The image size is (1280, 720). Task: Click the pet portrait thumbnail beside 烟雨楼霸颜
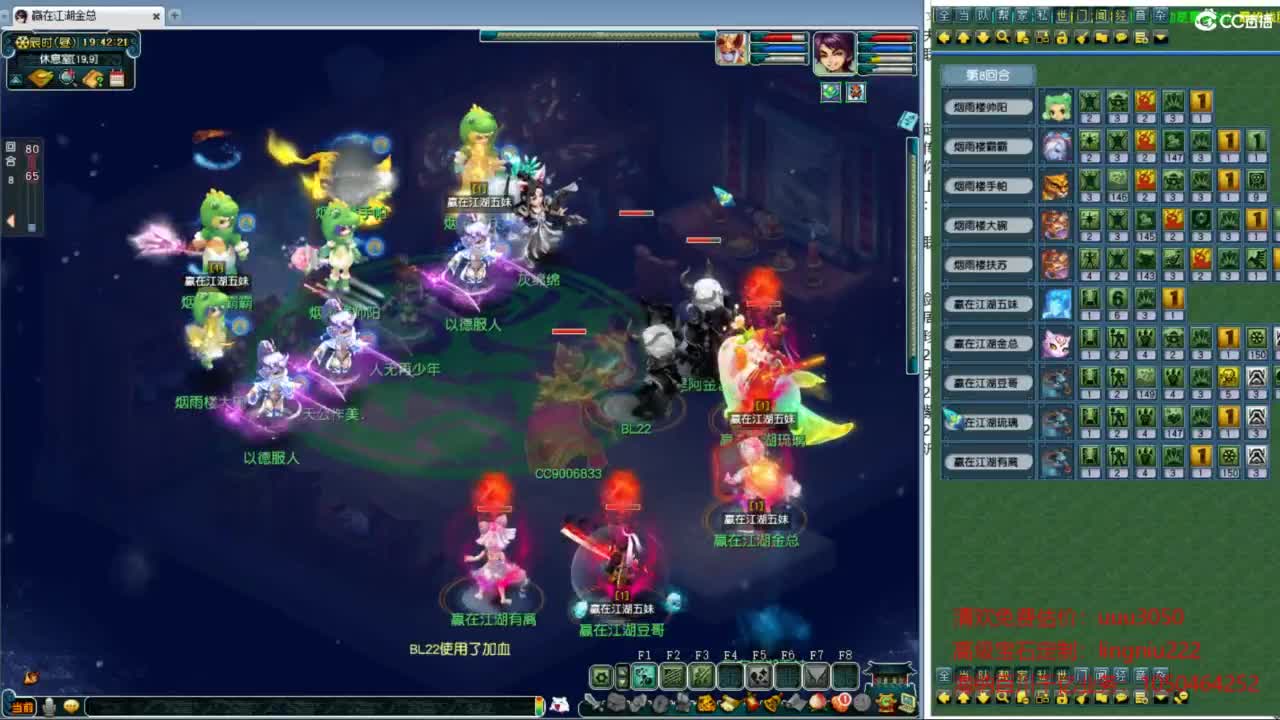point(1059,147)
